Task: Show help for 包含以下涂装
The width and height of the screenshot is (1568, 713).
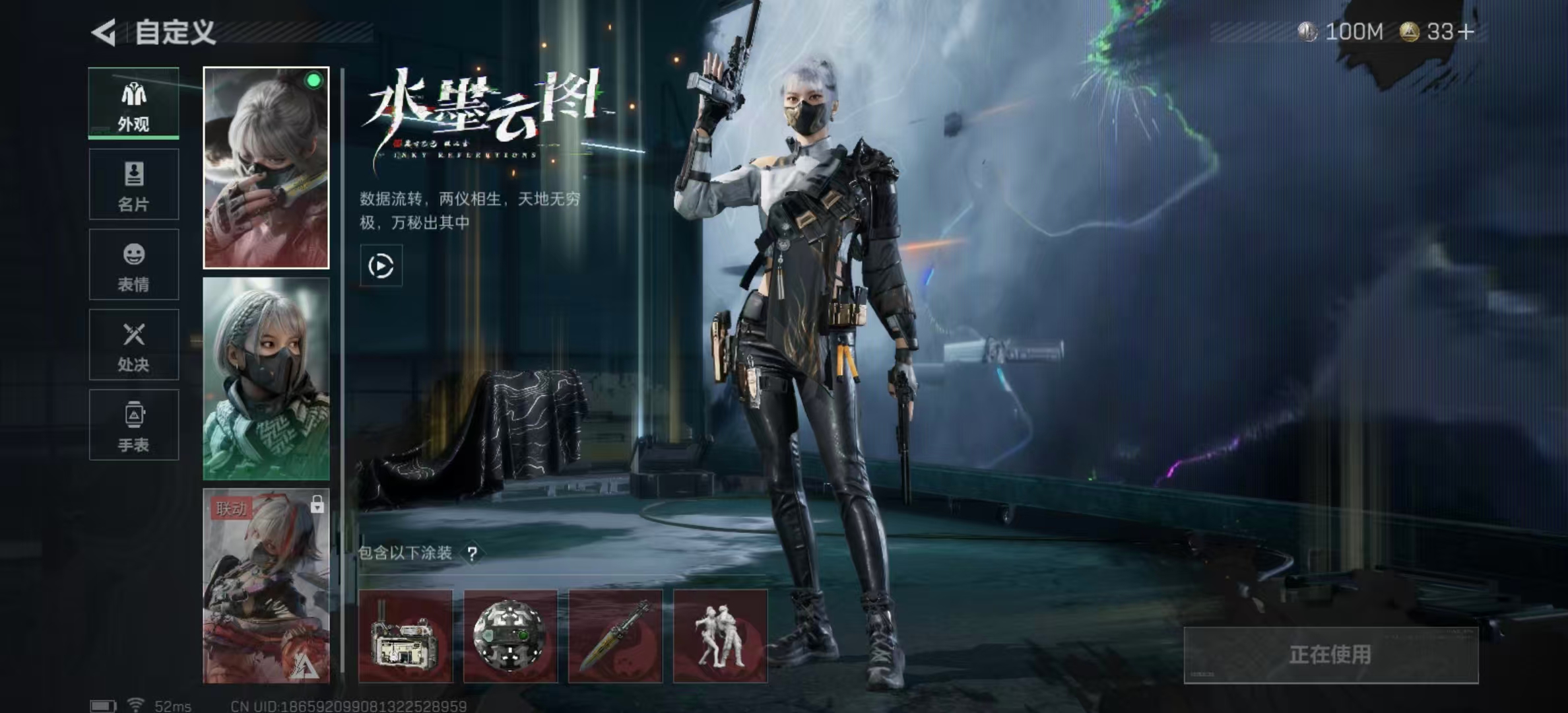Action: [472, 554]
